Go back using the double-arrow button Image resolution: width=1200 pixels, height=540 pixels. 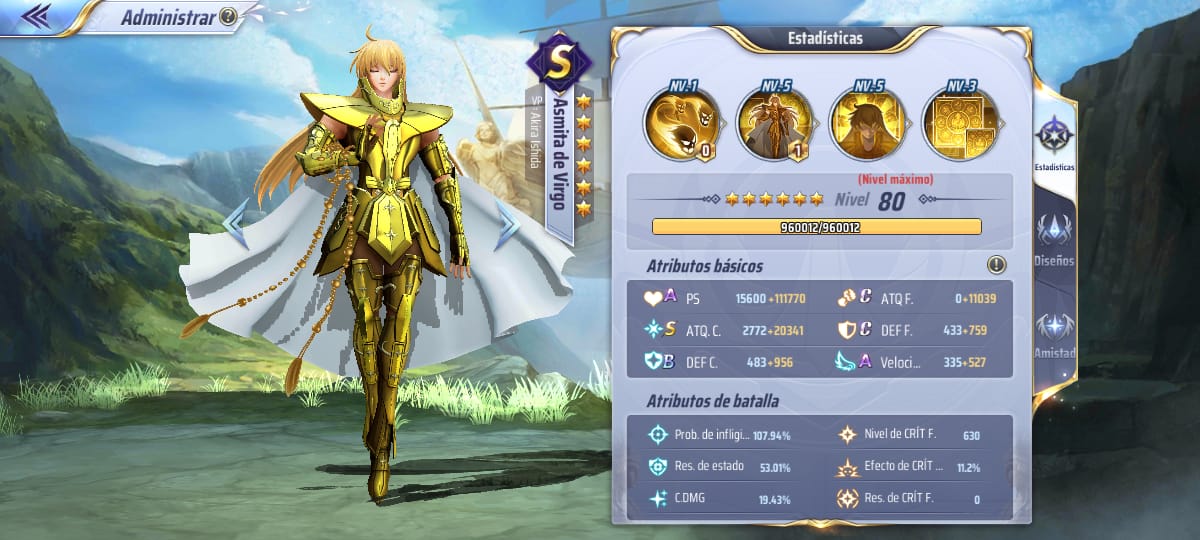pos(36,16)
